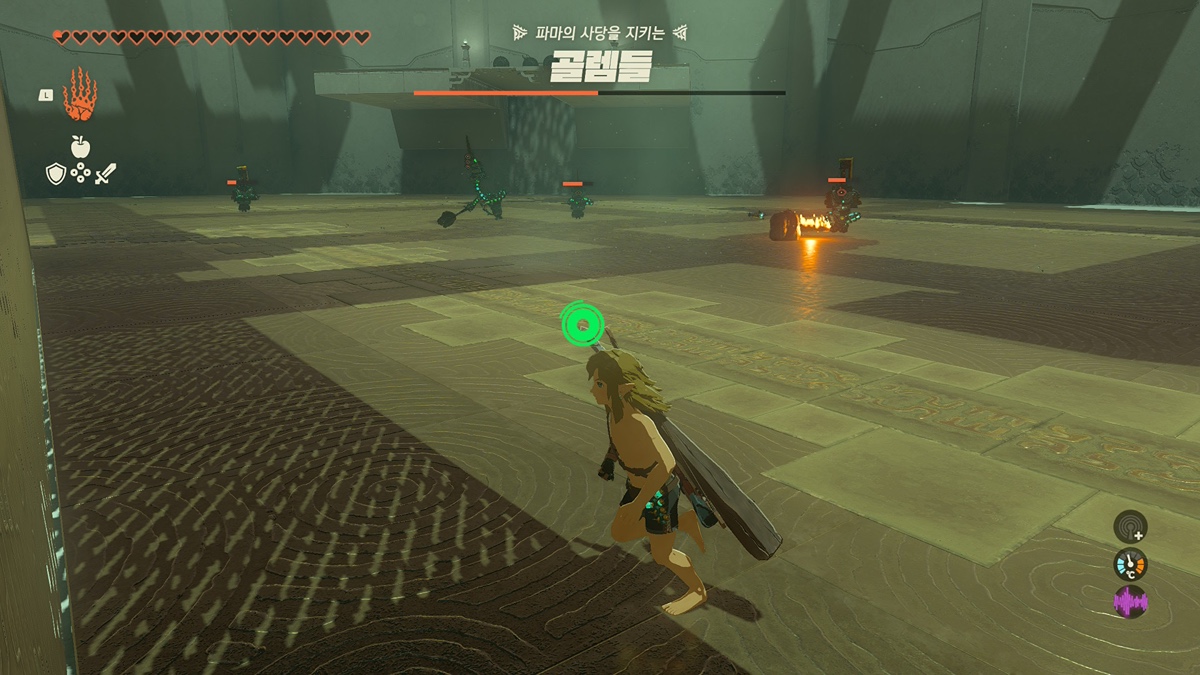The image size is (1200, 675).
Task: Open the shield quick-select icon
Action: (56, 174)
